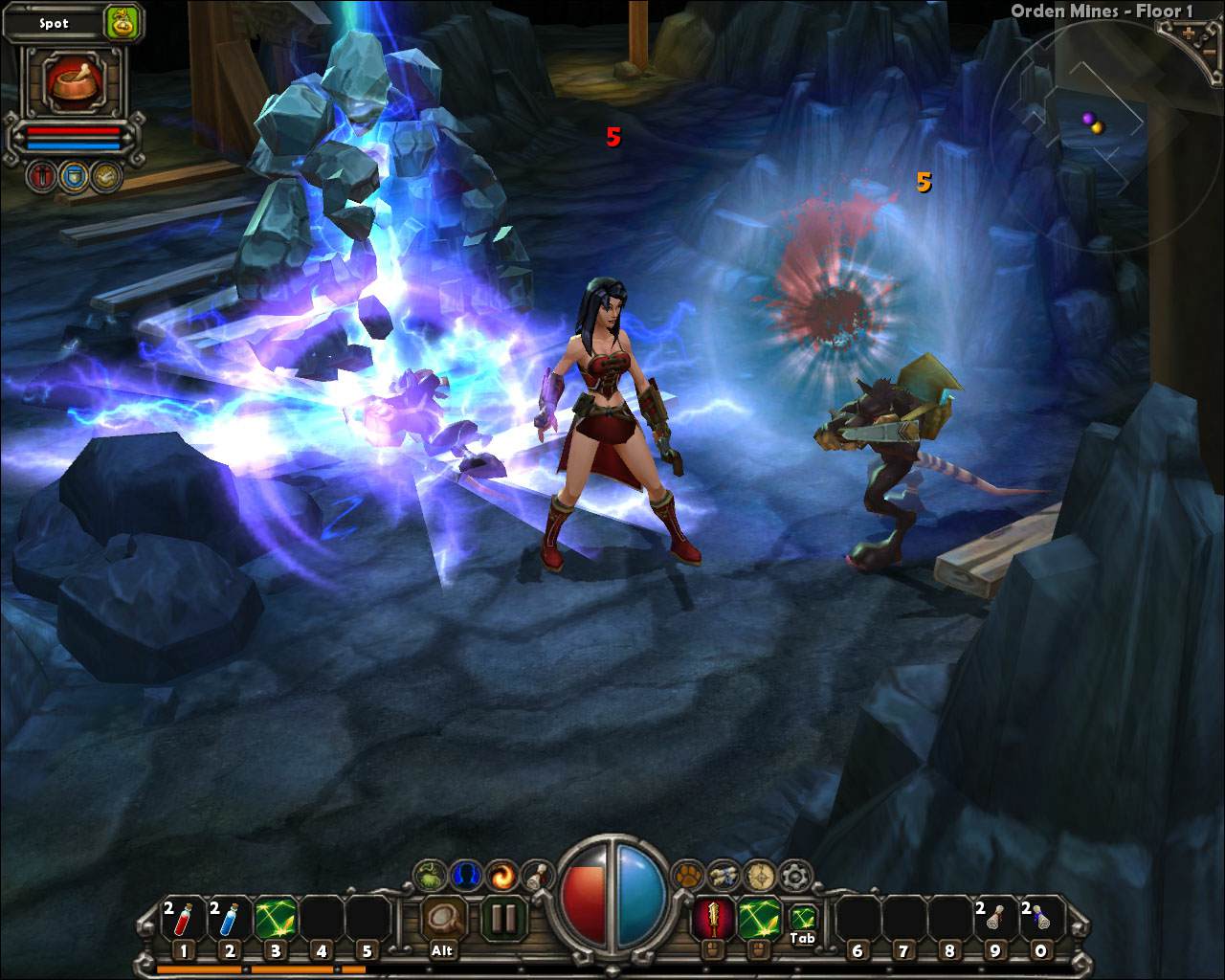1225x980 pixels.
Task: Use the scroll in hotbar slot 0
Action: click(1040, 920)
